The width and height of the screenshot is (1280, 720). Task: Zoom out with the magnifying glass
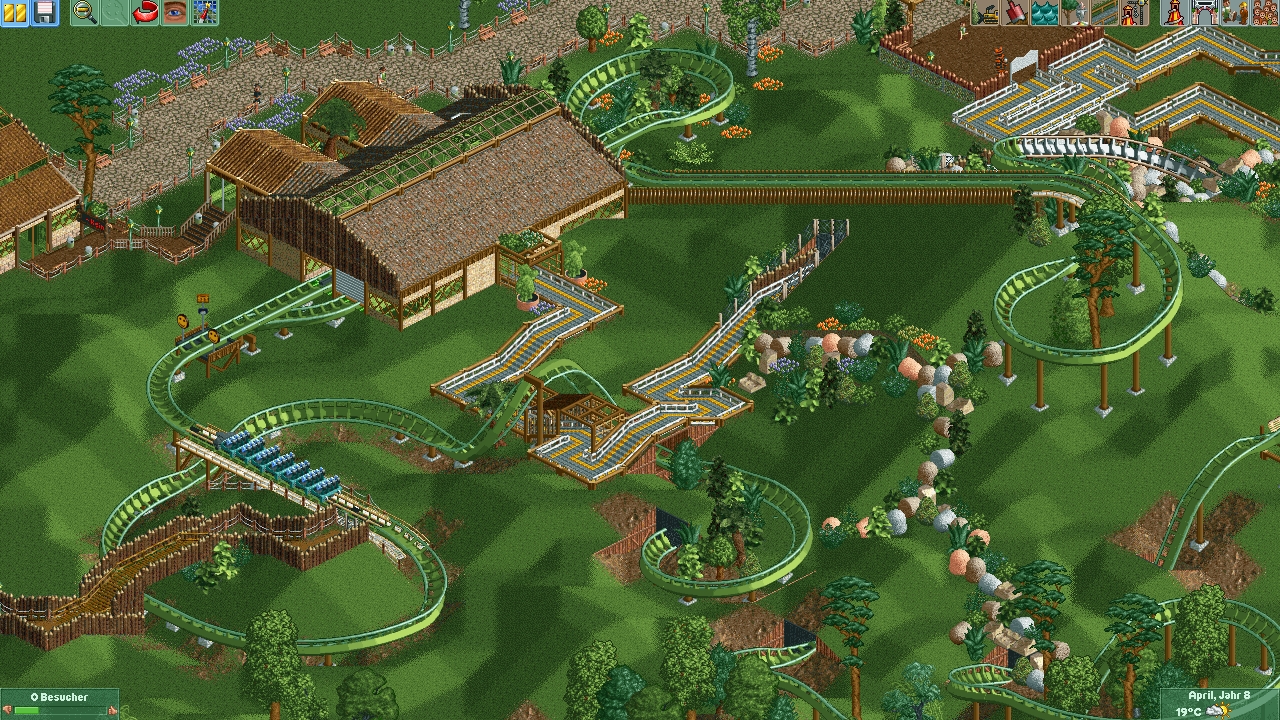pyautogui.click(x=85, y=12)
